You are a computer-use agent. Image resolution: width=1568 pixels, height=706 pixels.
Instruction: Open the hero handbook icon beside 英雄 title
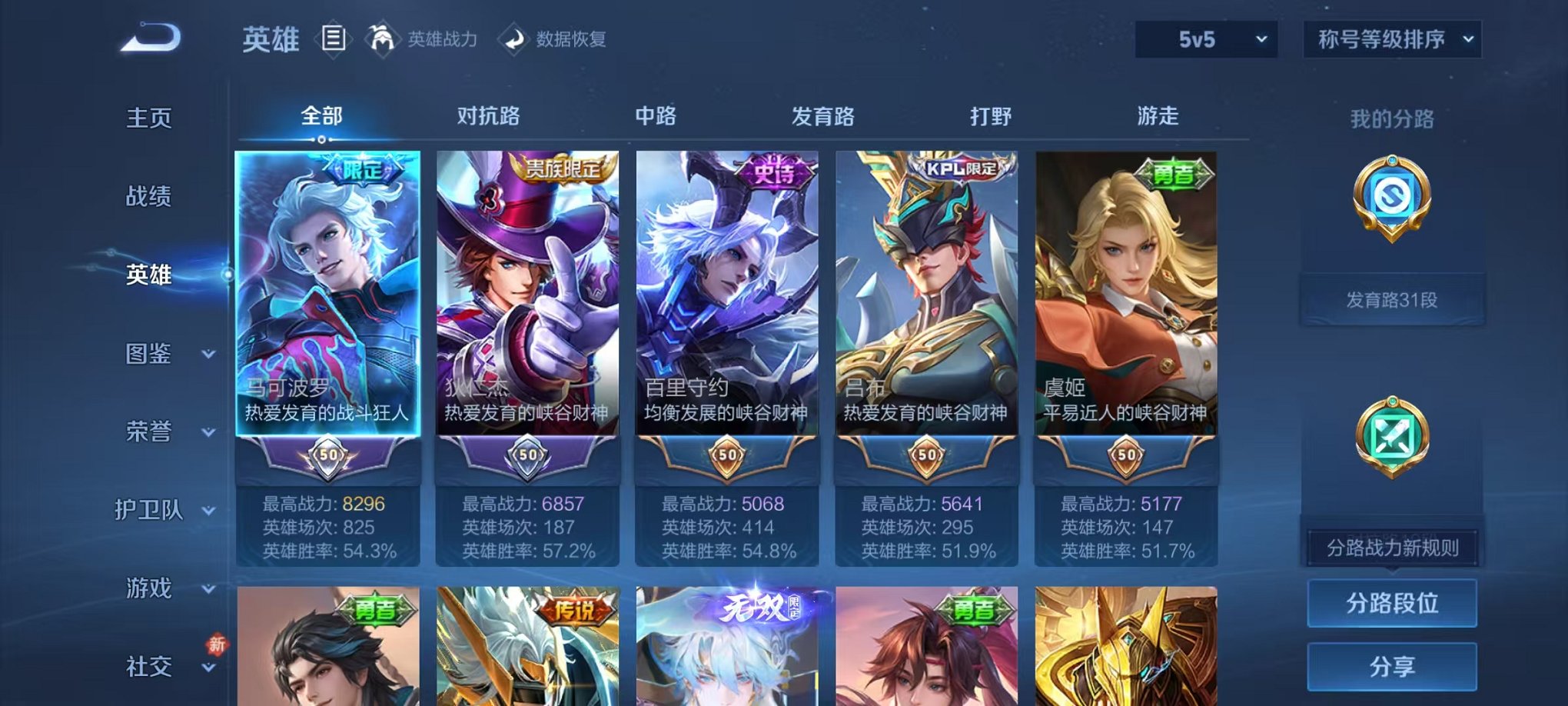click(x=334, y=40)
